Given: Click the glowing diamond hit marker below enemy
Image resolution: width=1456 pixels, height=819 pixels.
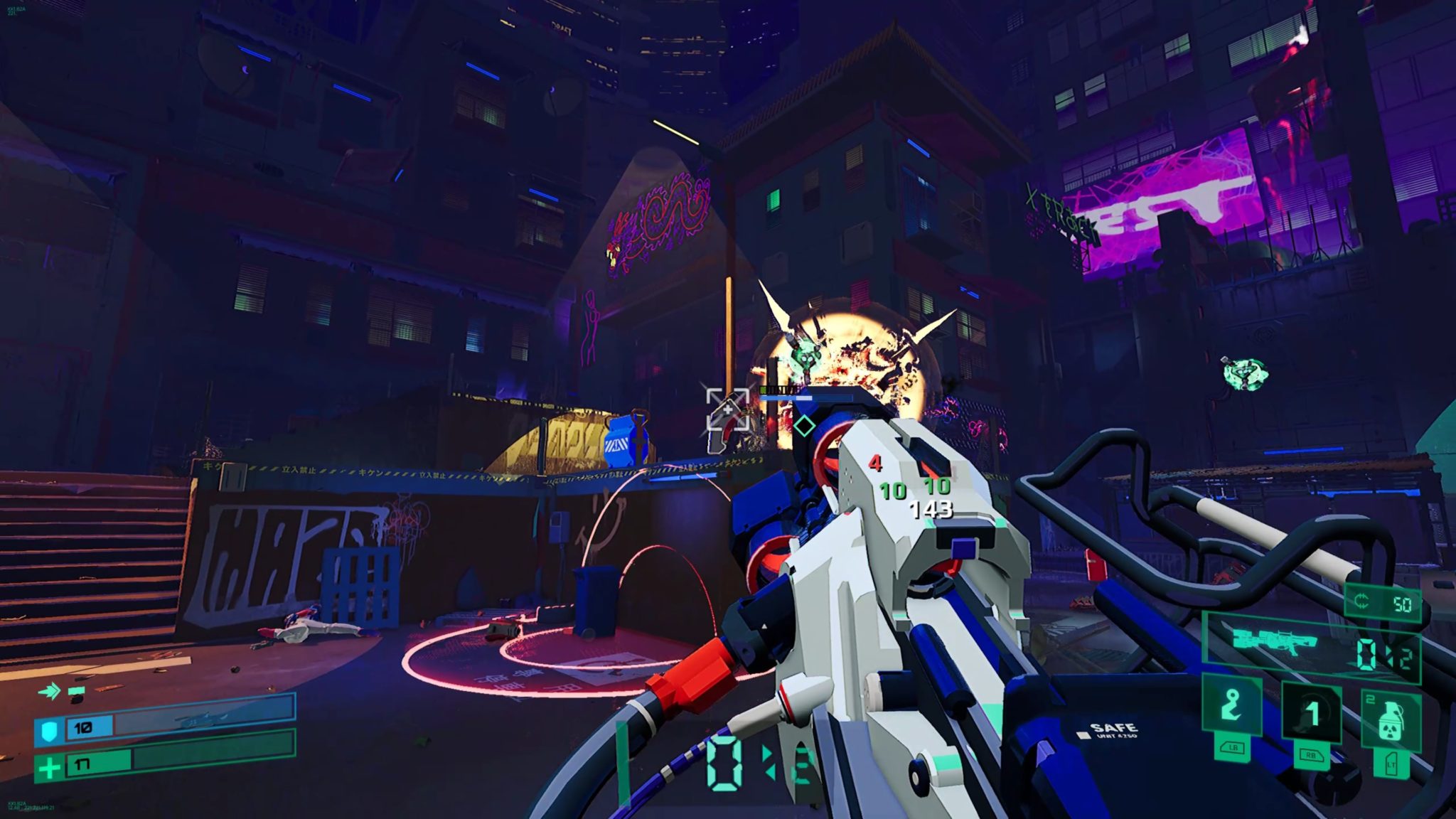Looking at the screenshot, I should 803,425.
